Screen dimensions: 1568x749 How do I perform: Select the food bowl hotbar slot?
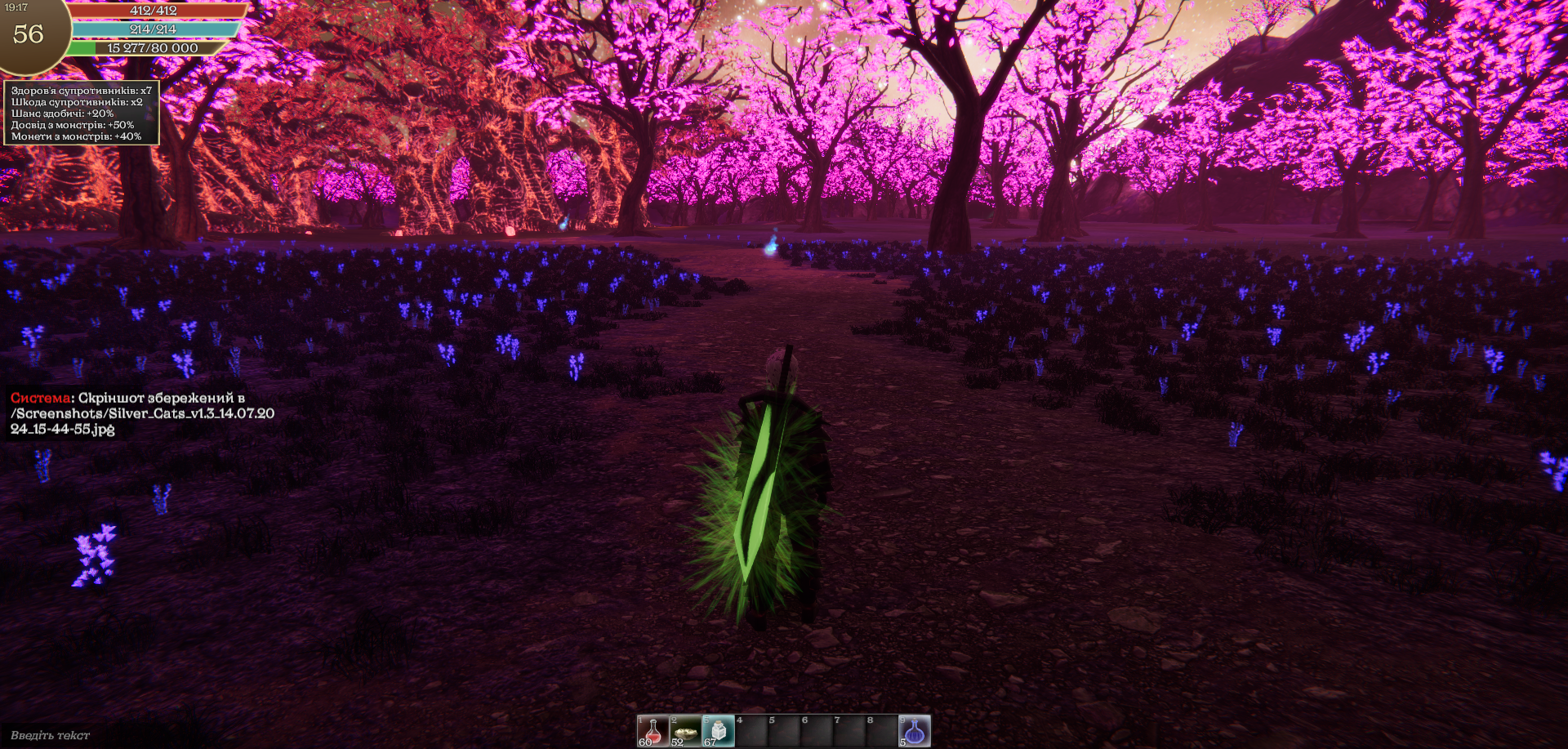(x=686, y=731)
